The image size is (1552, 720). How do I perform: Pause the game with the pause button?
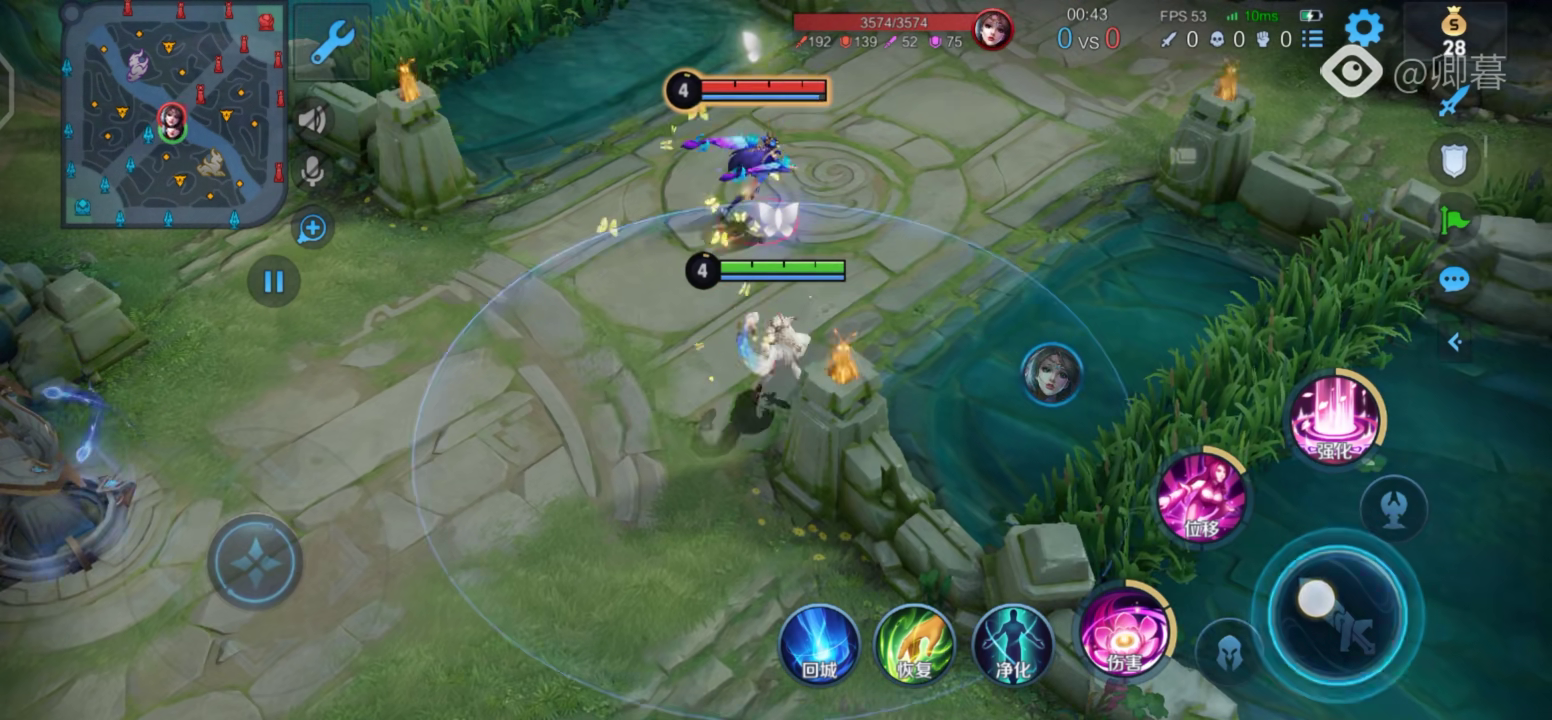click(273, 281)
